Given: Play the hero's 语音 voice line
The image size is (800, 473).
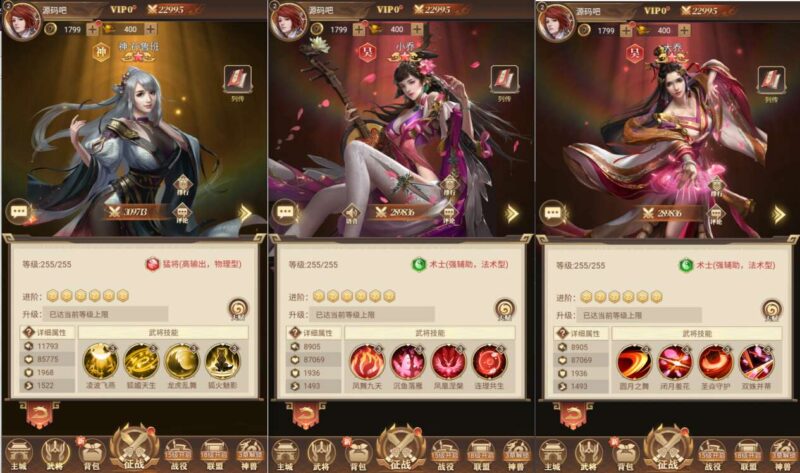Looking at the screenshot, I should tap(351, 214).
